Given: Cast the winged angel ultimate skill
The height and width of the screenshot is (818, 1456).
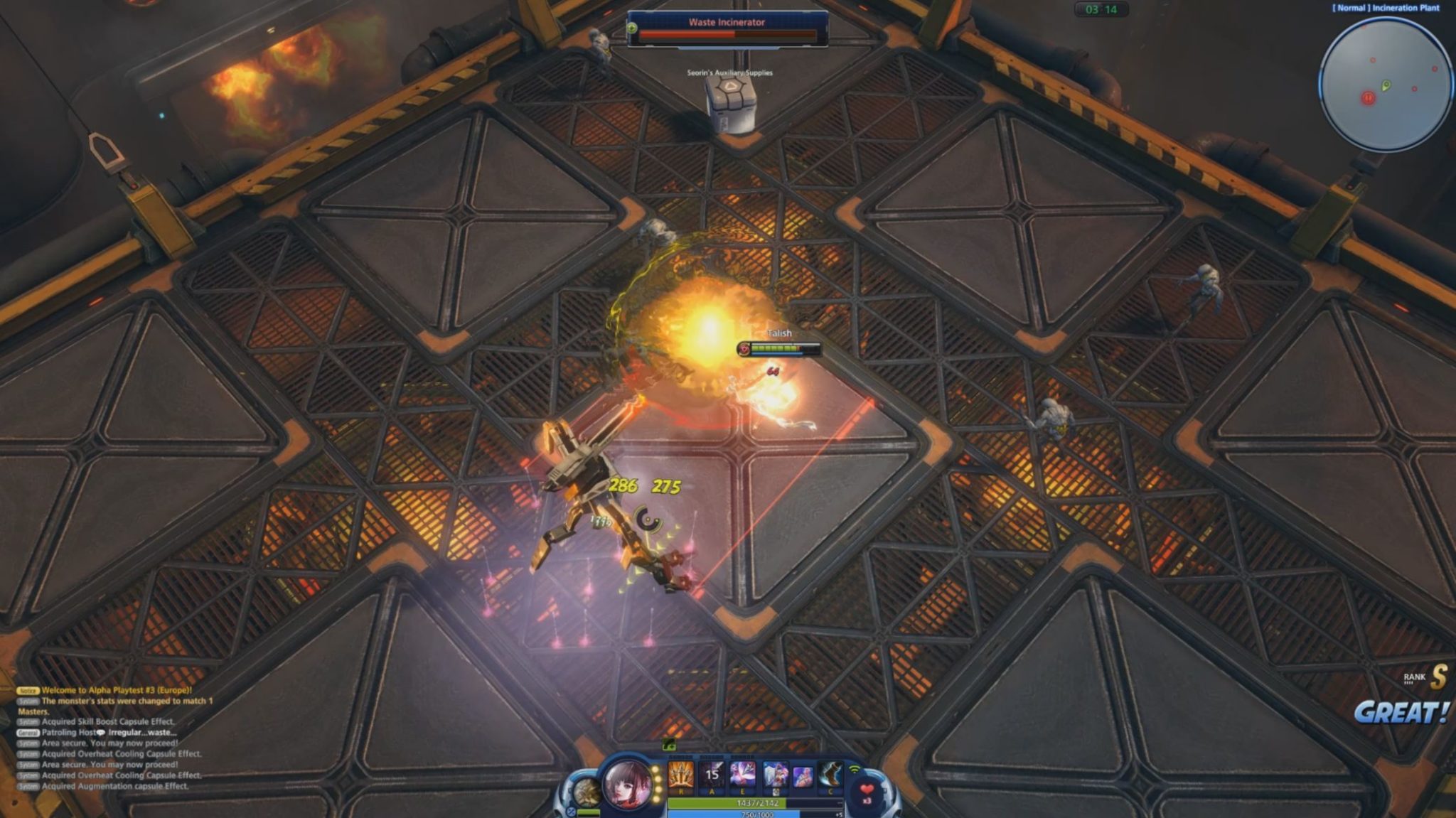Looking at the screenshot, I should pos(775,775).
